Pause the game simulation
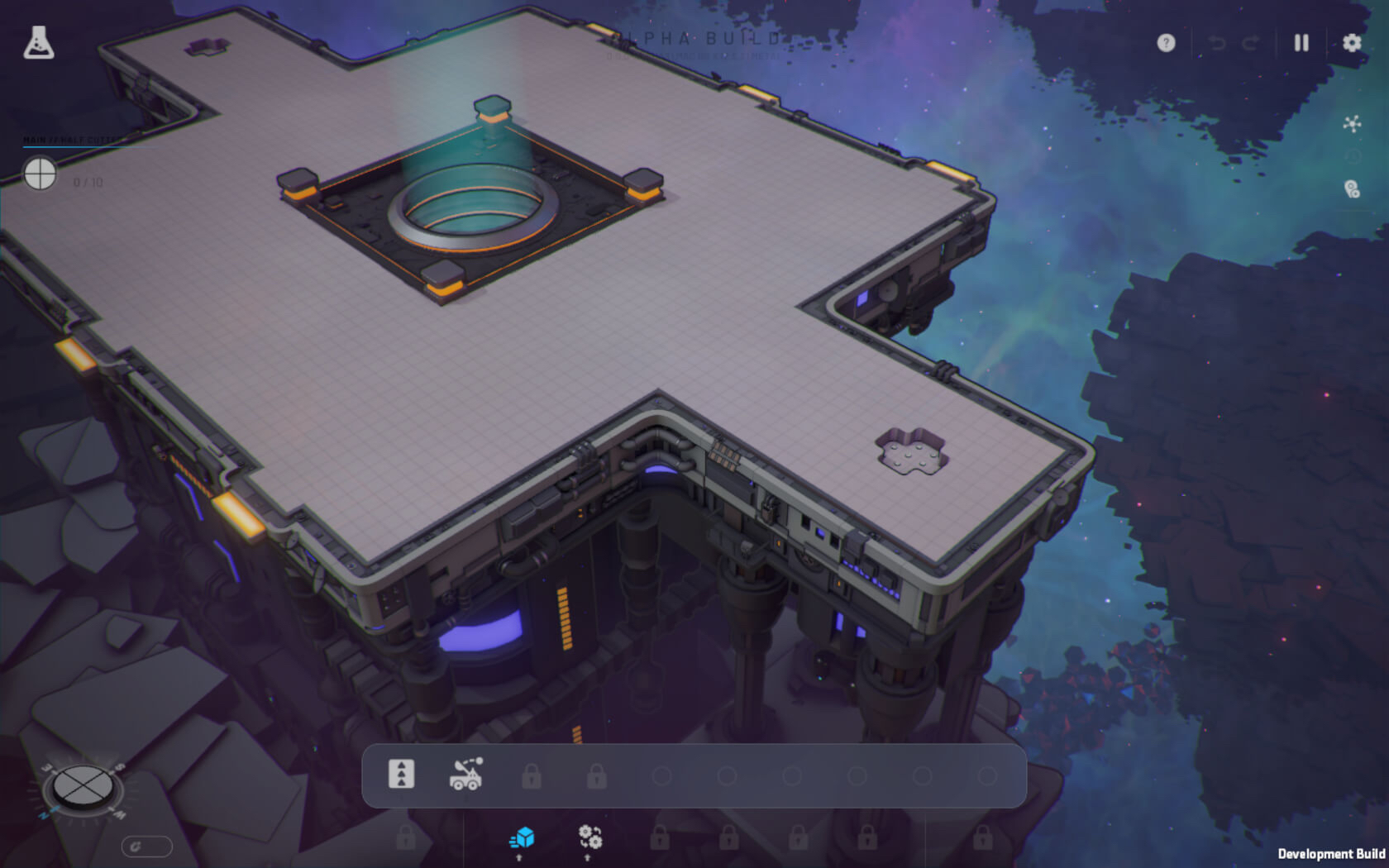1389x868 pixels. click(1301, 43)
